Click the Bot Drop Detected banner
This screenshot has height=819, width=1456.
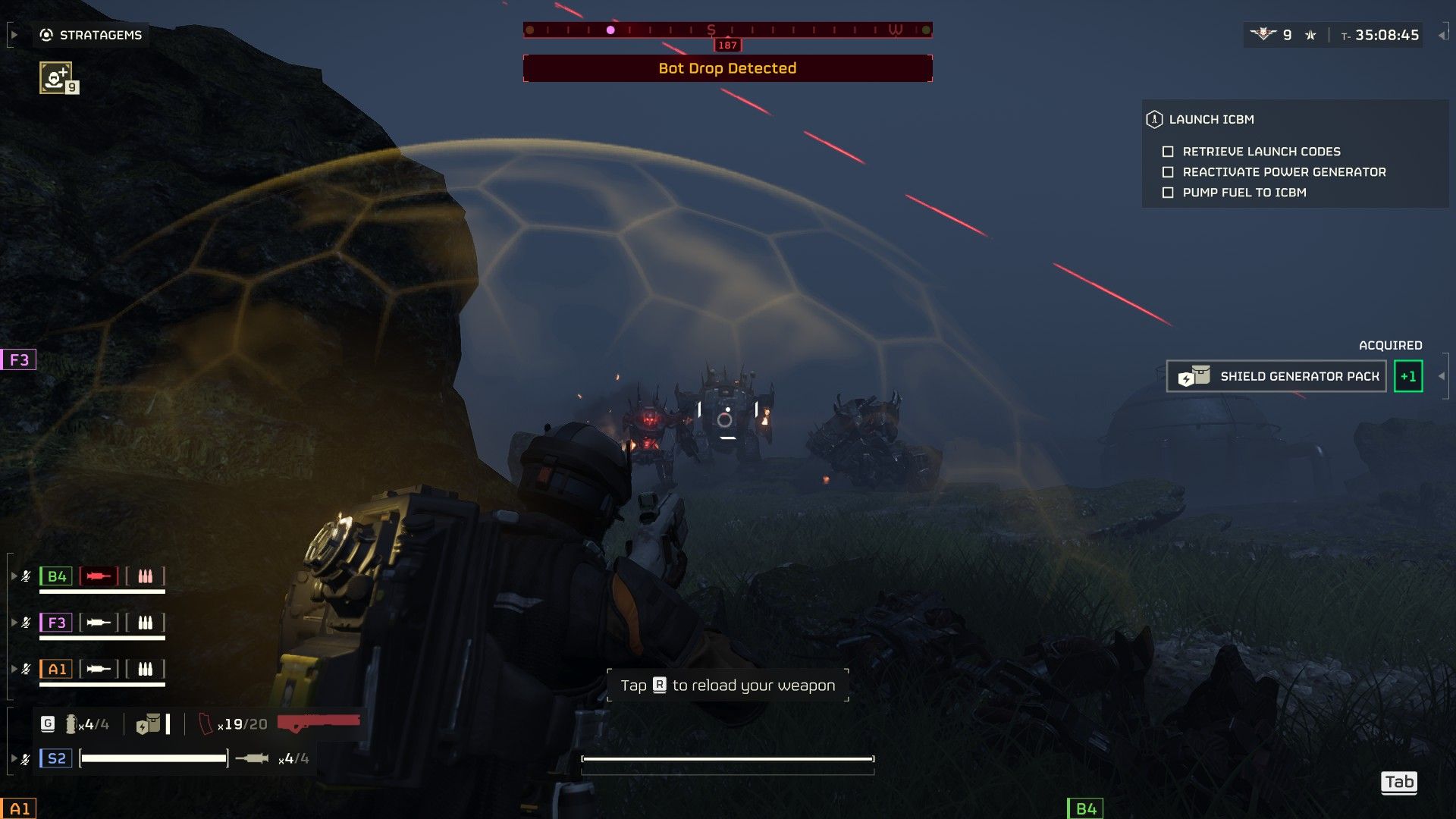click(726, 68)
